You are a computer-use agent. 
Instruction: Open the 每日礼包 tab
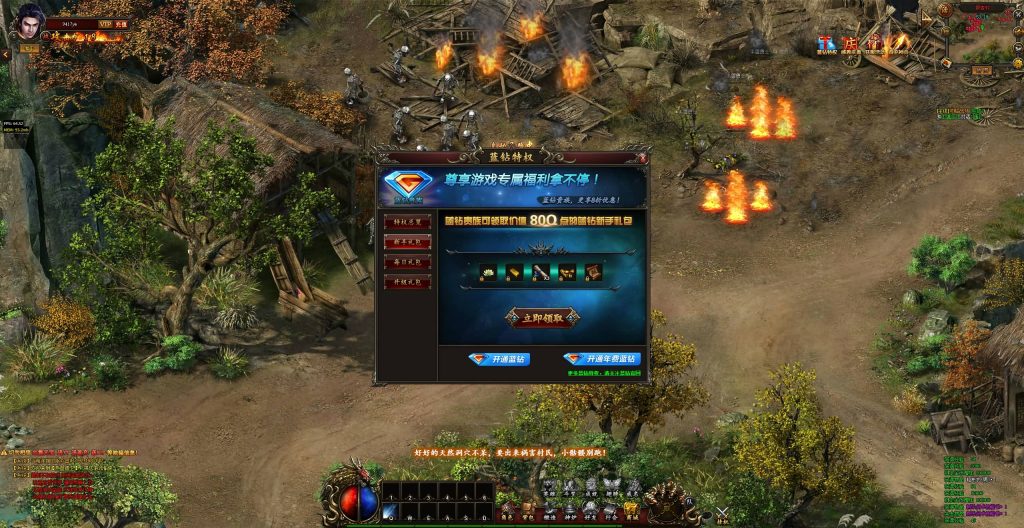click(x=407, y=262)
